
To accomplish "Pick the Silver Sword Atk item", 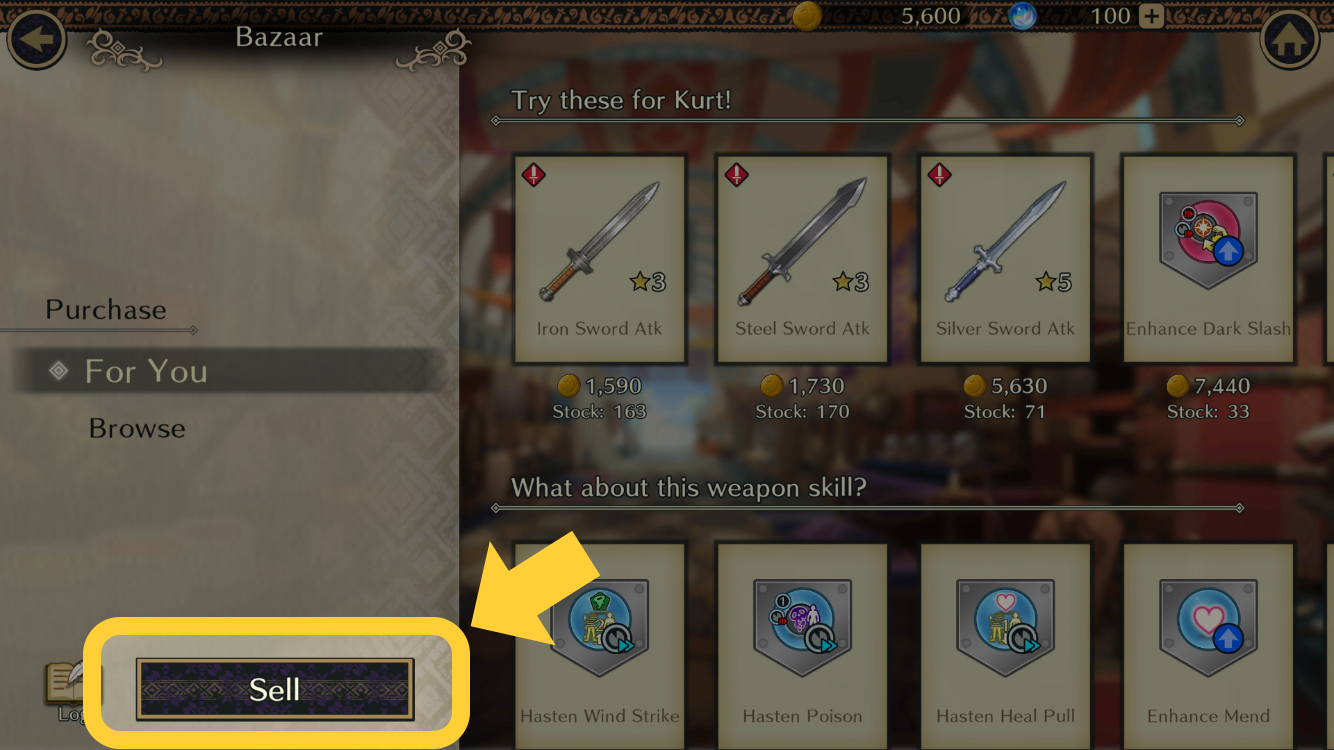I will click(1005, 258).
